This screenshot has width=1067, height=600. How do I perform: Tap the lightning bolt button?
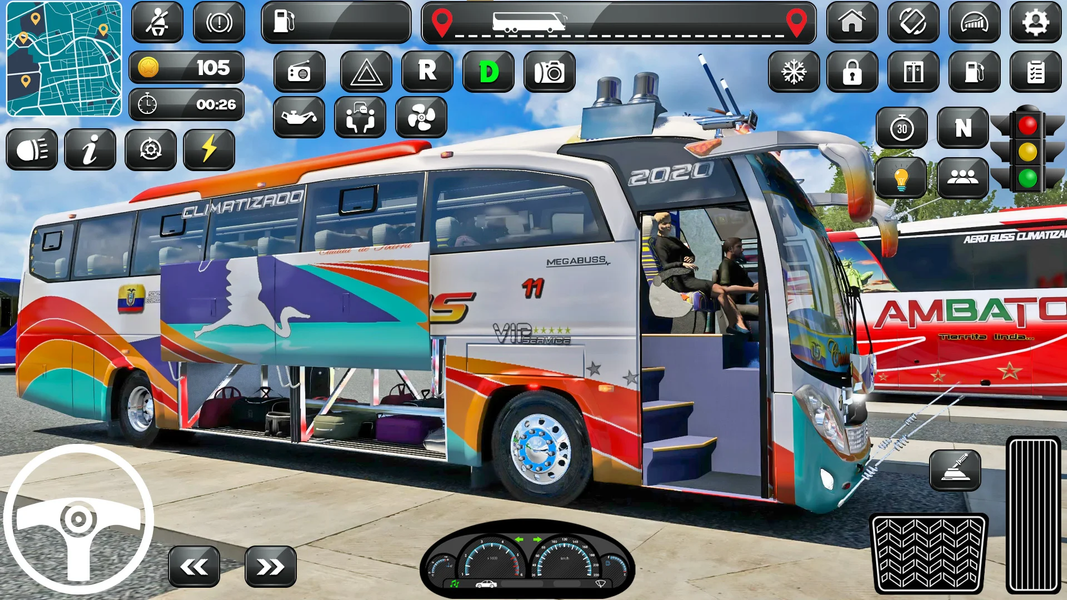pyautogui.click(x=209, y=150)
